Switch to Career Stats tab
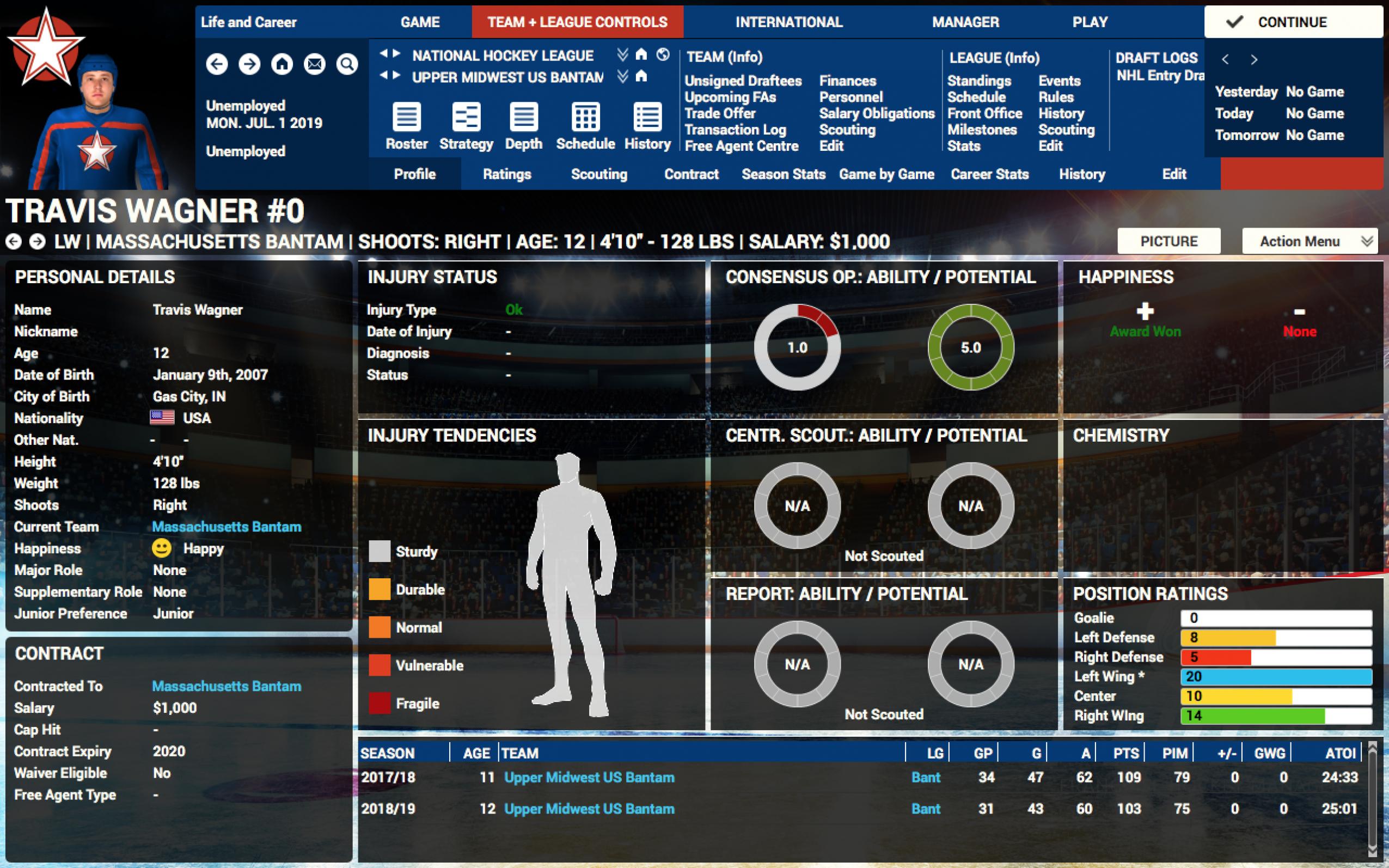The height and width of the screenshot is (868, 1389). click(x=989, y=174)
